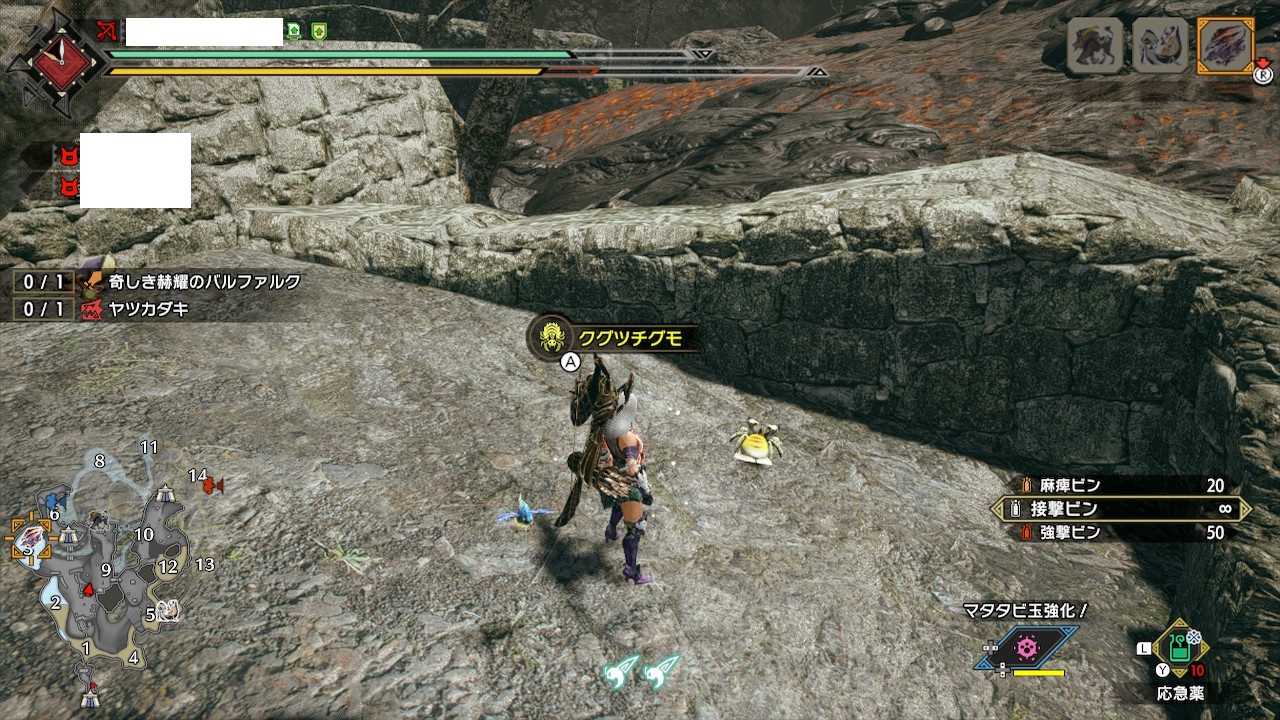The height and width of the screenshot is (720, 1280).
Task: Click the red monster marker near area 14
Action: [x=212, y=486]
